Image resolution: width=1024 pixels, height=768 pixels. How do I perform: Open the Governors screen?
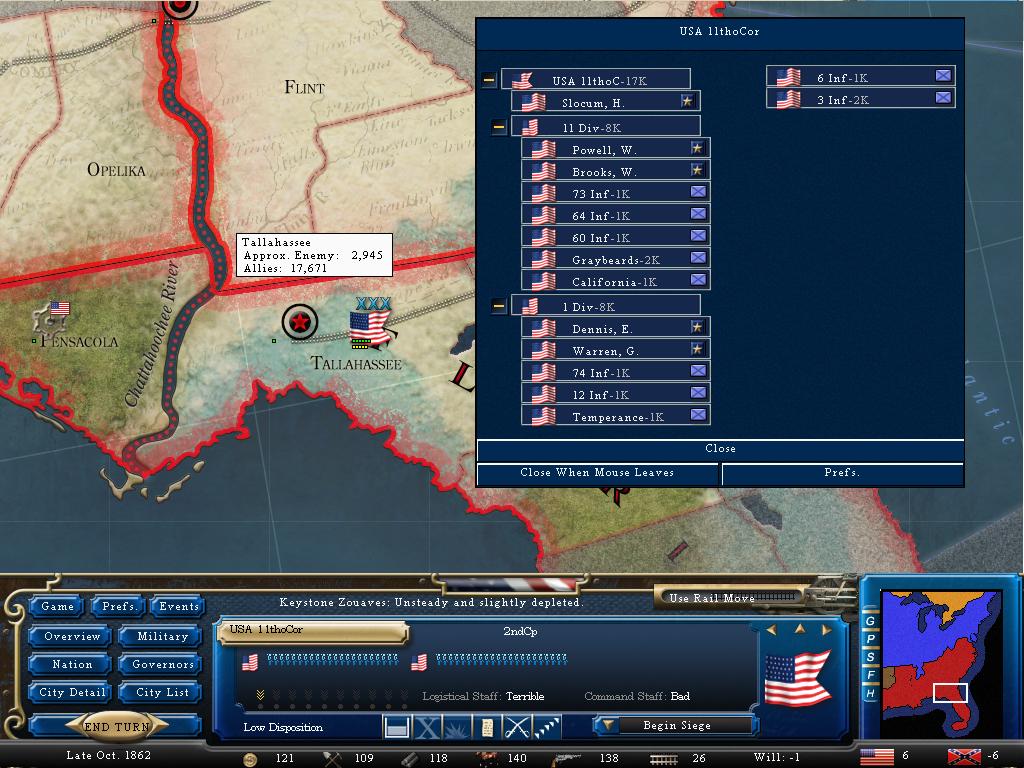pyautogui.click(x=162, y=664)
